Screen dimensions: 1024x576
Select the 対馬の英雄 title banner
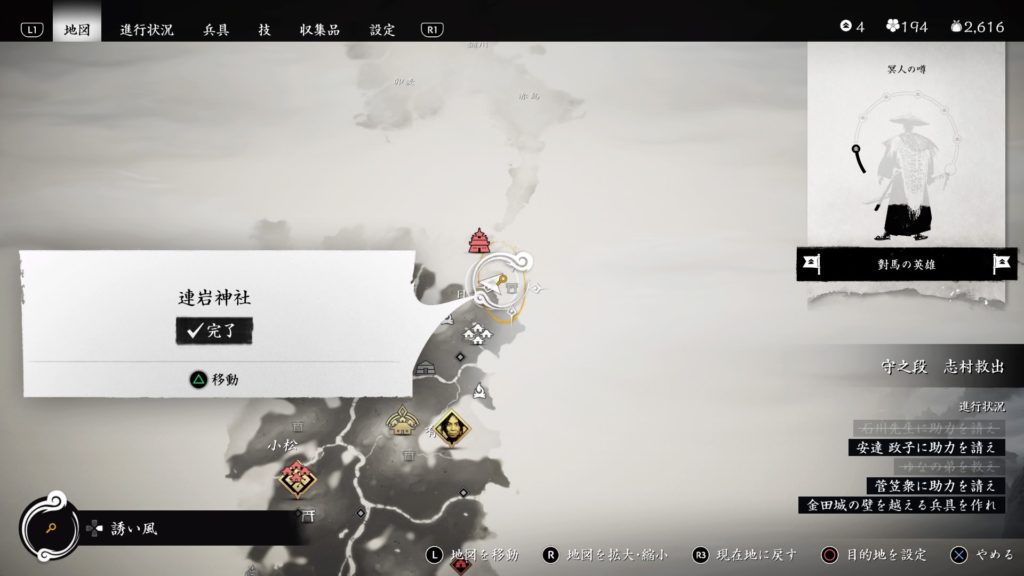pyautogui.click(x=905, y=265)
